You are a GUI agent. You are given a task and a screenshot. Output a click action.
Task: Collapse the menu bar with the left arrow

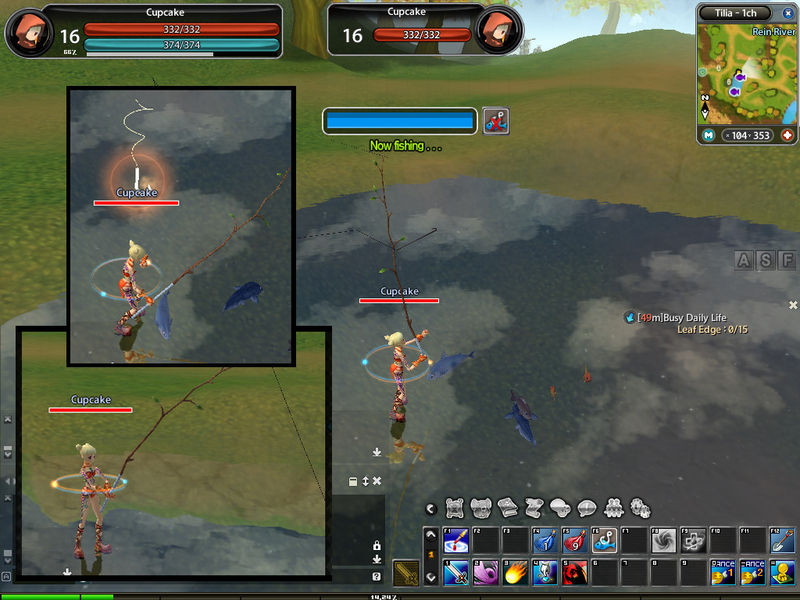[x=431, y=508]
